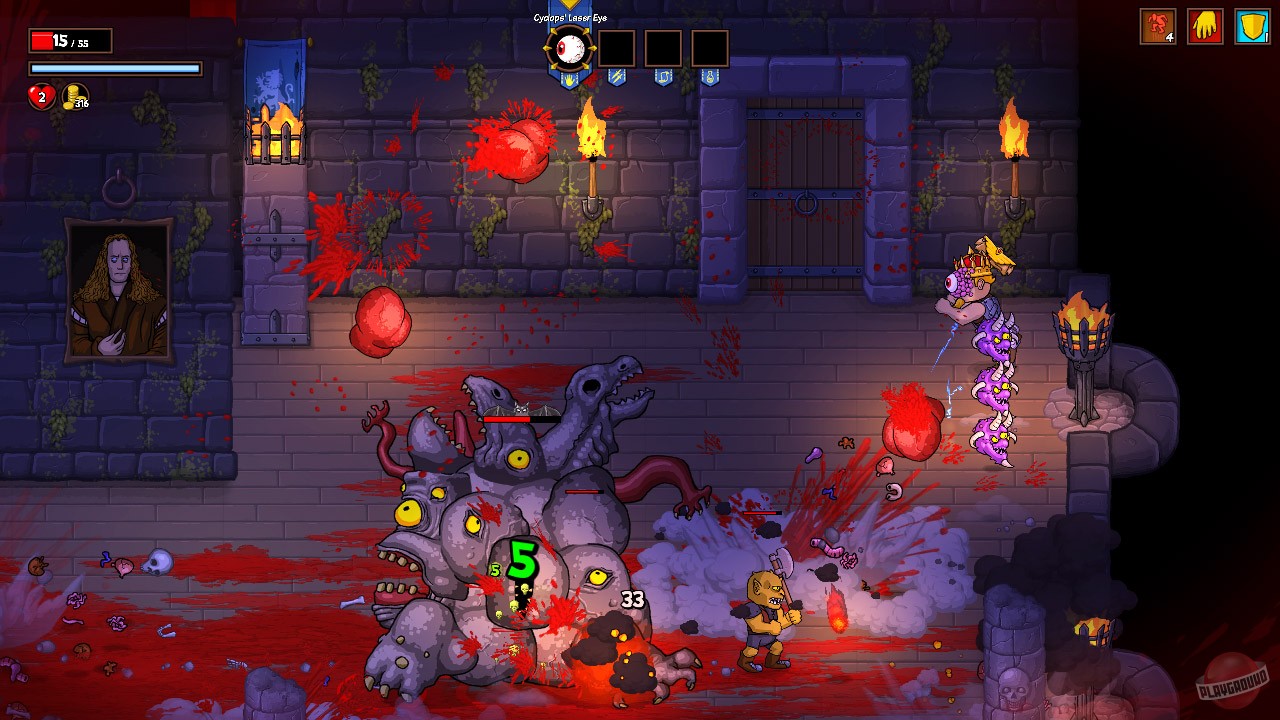Use the yellow glove item
Image resolution: width=1280 pixels, height=720 pixels.
1204,26
